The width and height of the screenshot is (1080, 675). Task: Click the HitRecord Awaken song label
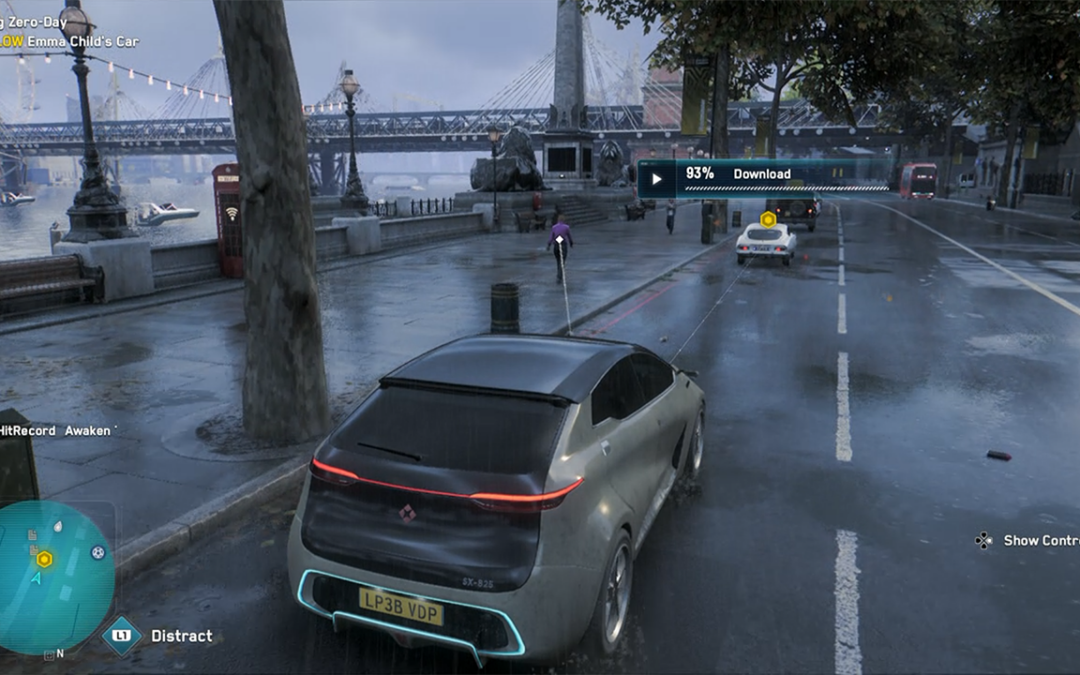(56, 430)
